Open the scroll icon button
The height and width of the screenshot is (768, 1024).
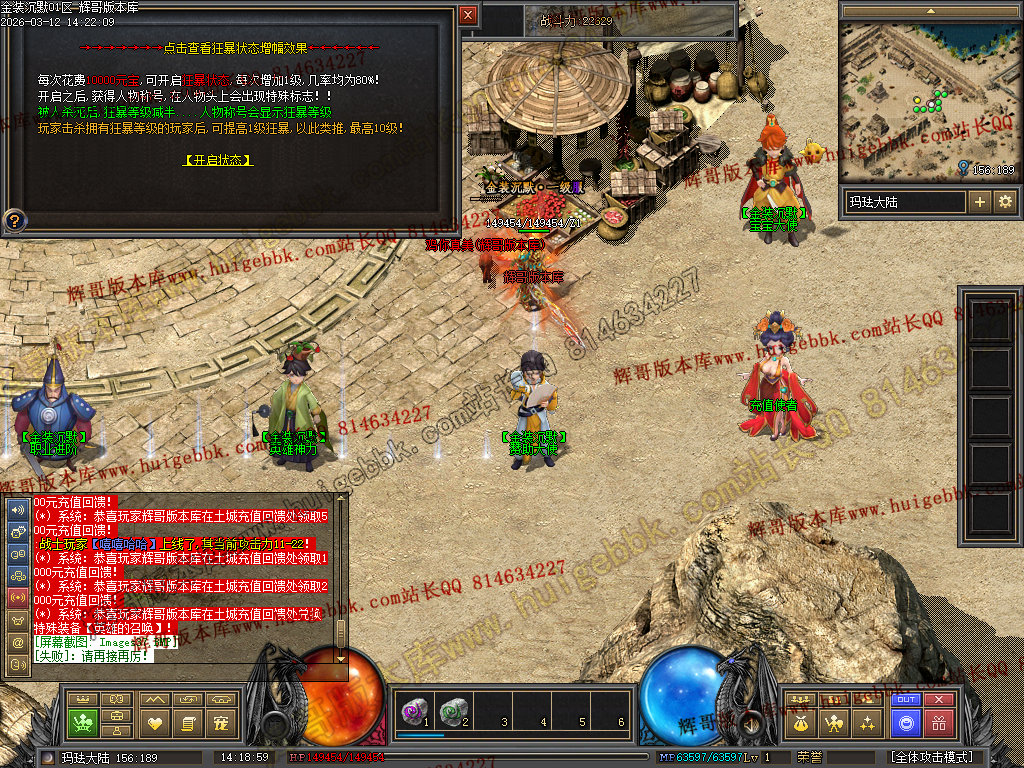186,722
